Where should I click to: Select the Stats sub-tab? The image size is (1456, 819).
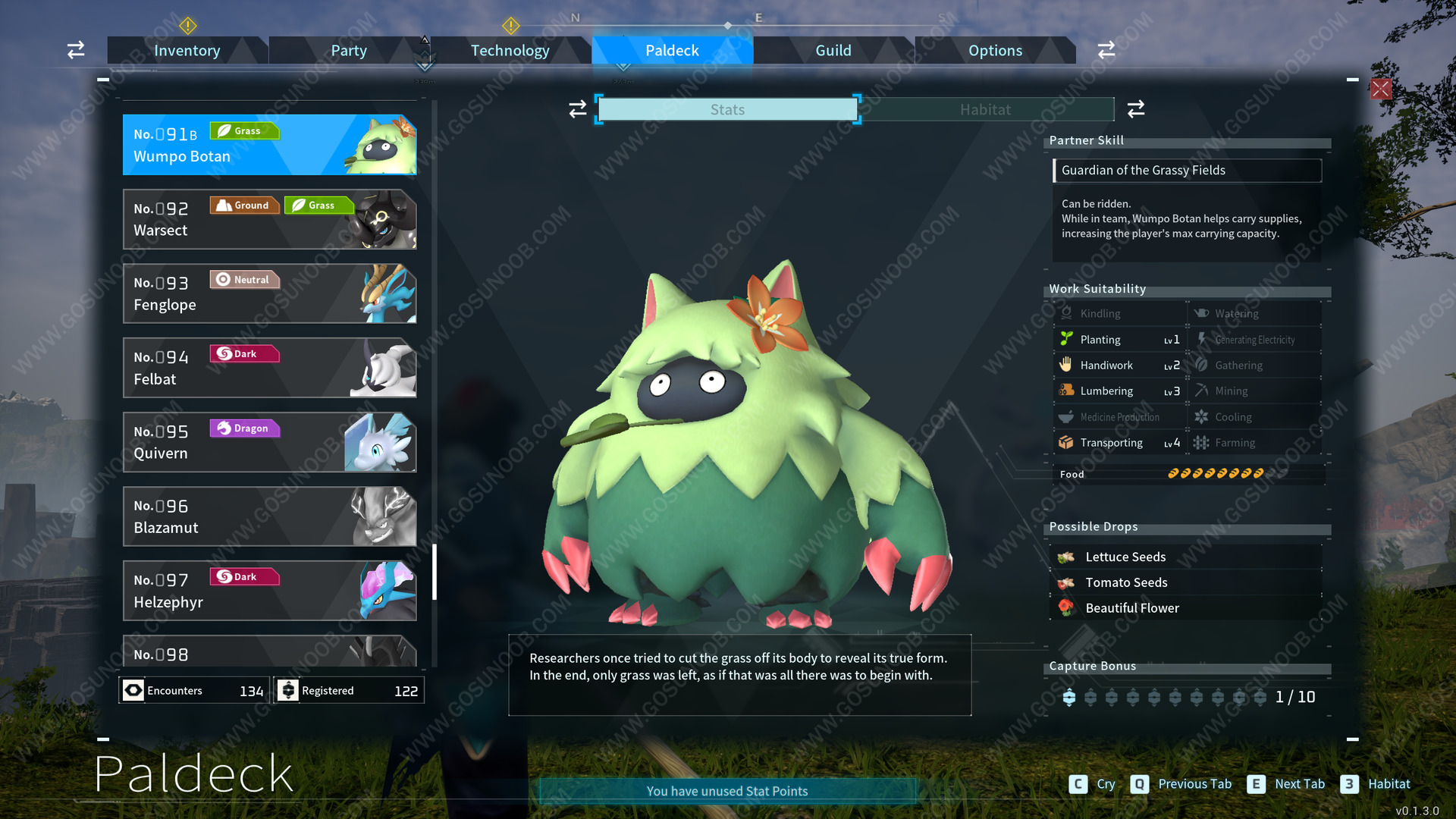pos(727,110)
